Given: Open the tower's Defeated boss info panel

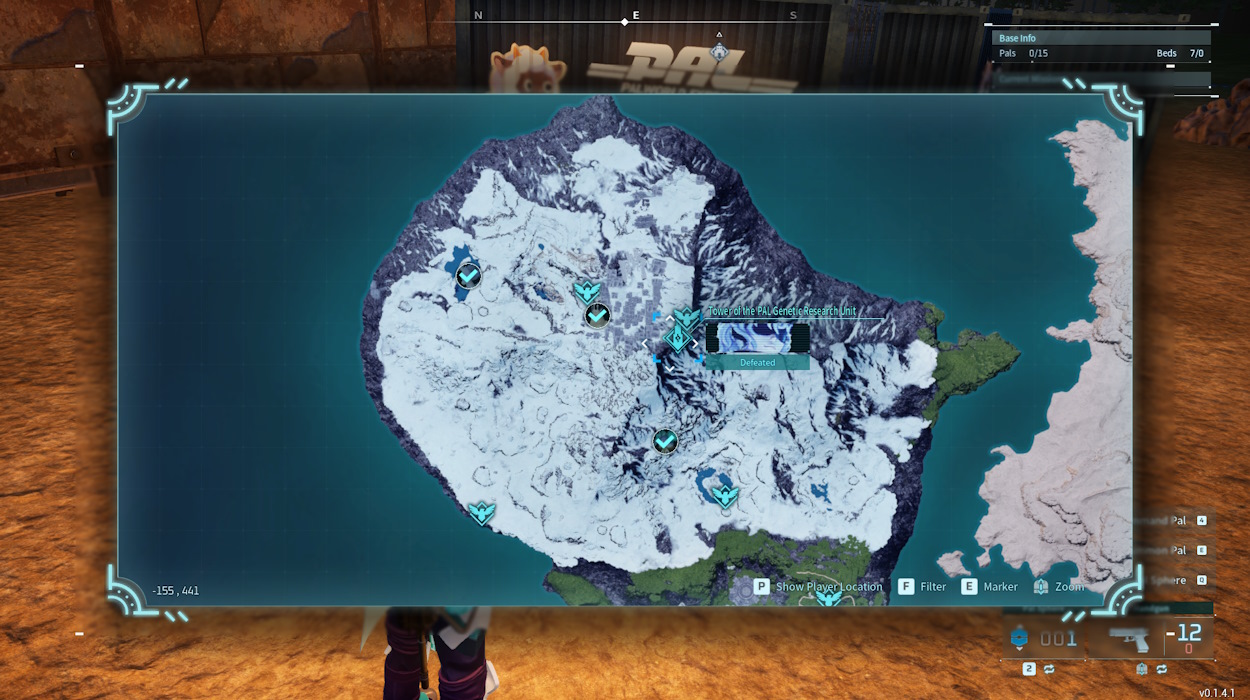Looking at the screenshot, I should coord(757,345).
